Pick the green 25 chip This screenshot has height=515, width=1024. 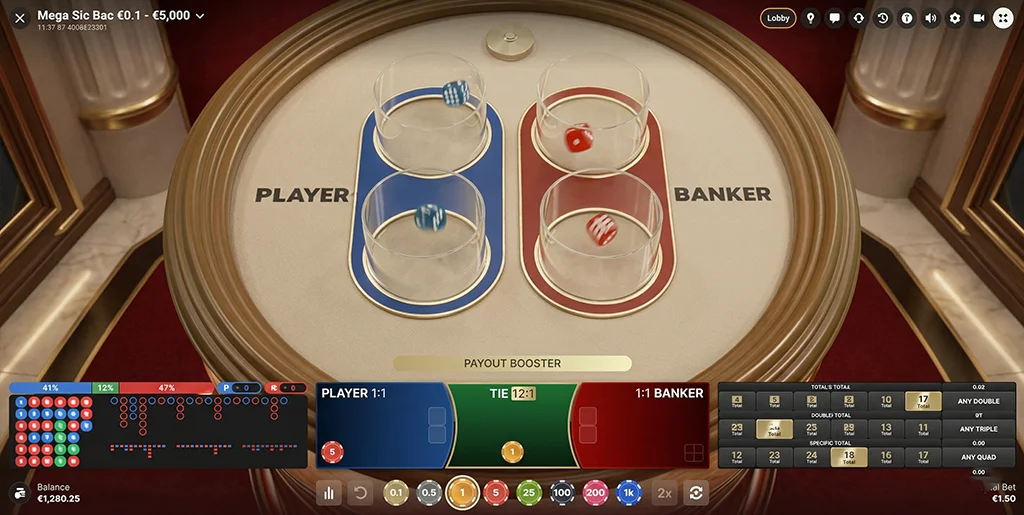click(528, 492)
